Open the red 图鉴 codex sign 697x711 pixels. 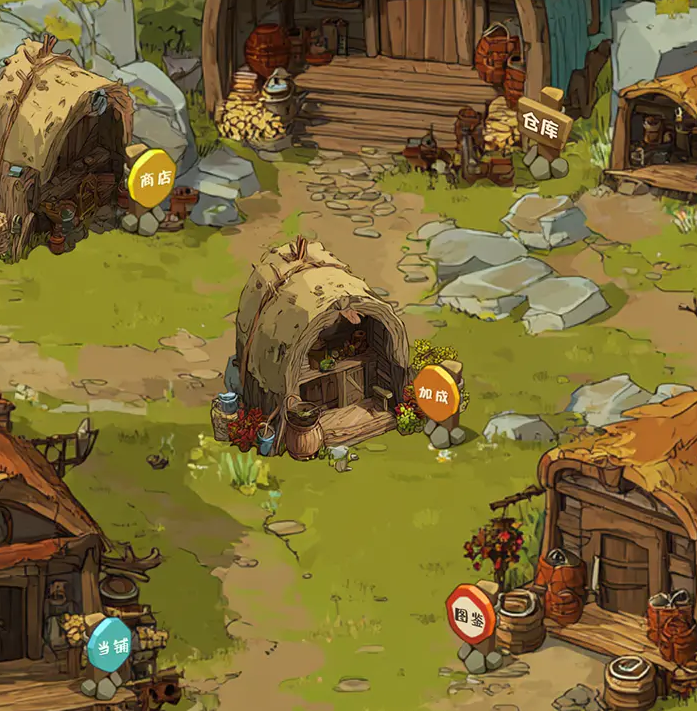[469, 613]
